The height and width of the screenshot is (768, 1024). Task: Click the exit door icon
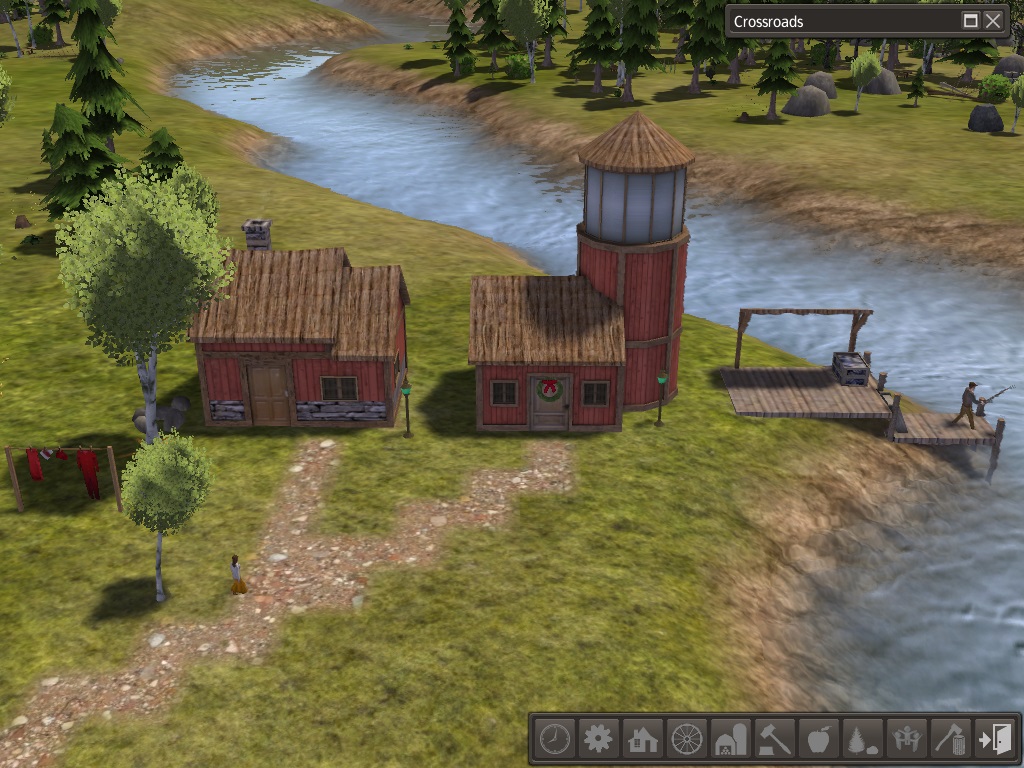[x=995, y=740]
